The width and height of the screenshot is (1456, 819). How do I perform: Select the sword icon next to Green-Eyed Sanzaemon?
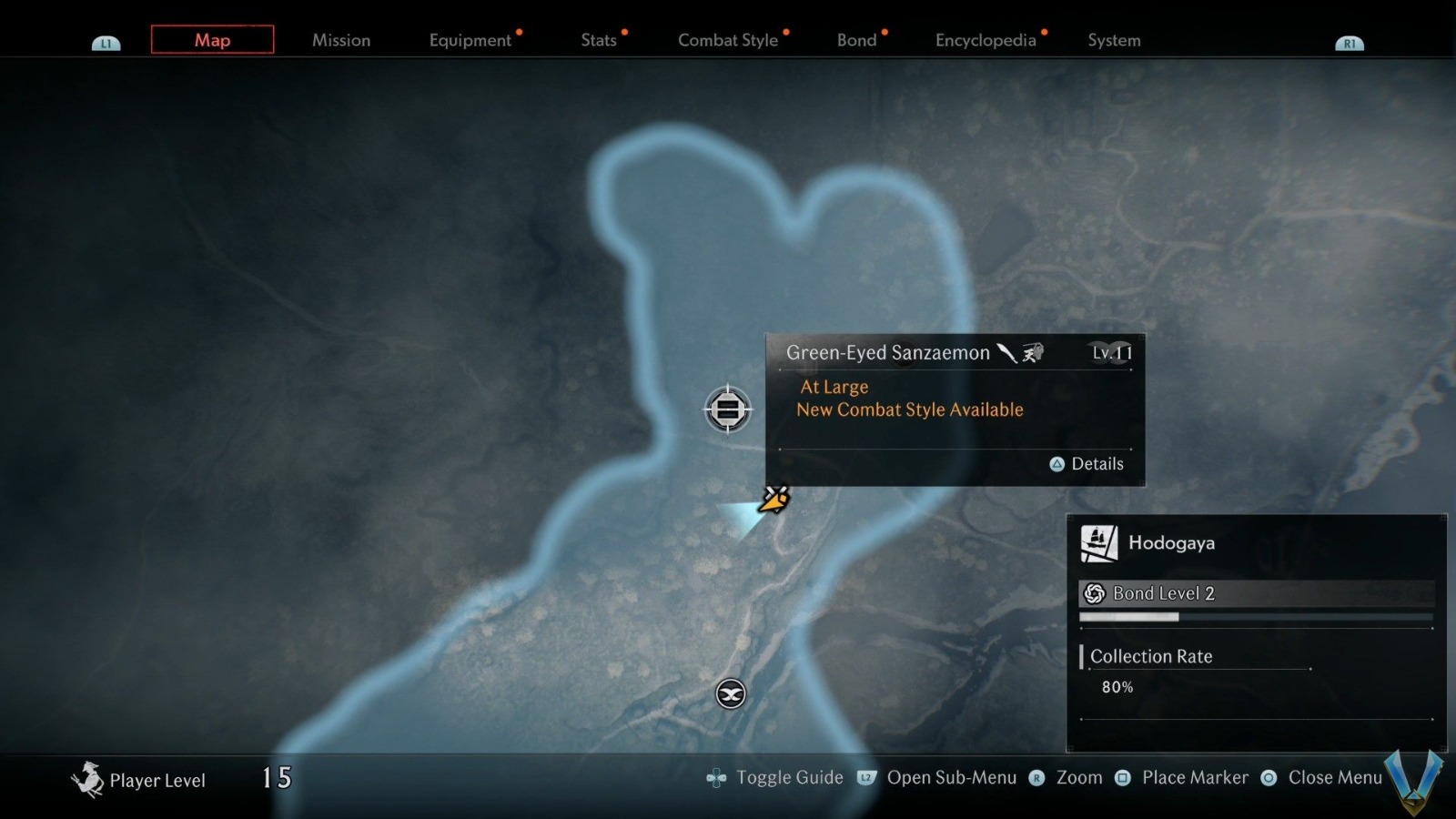[x=1006, y=353]
